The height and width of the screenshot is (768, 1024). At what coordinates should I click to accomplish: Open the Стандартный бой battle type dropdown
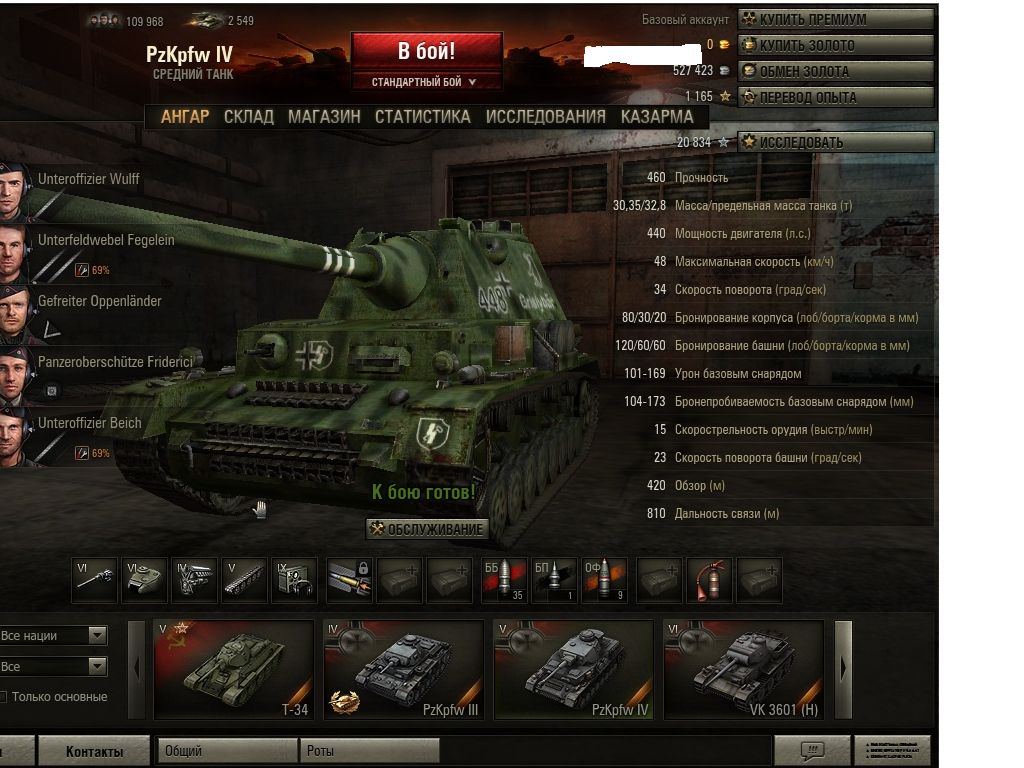pos(424,82)
